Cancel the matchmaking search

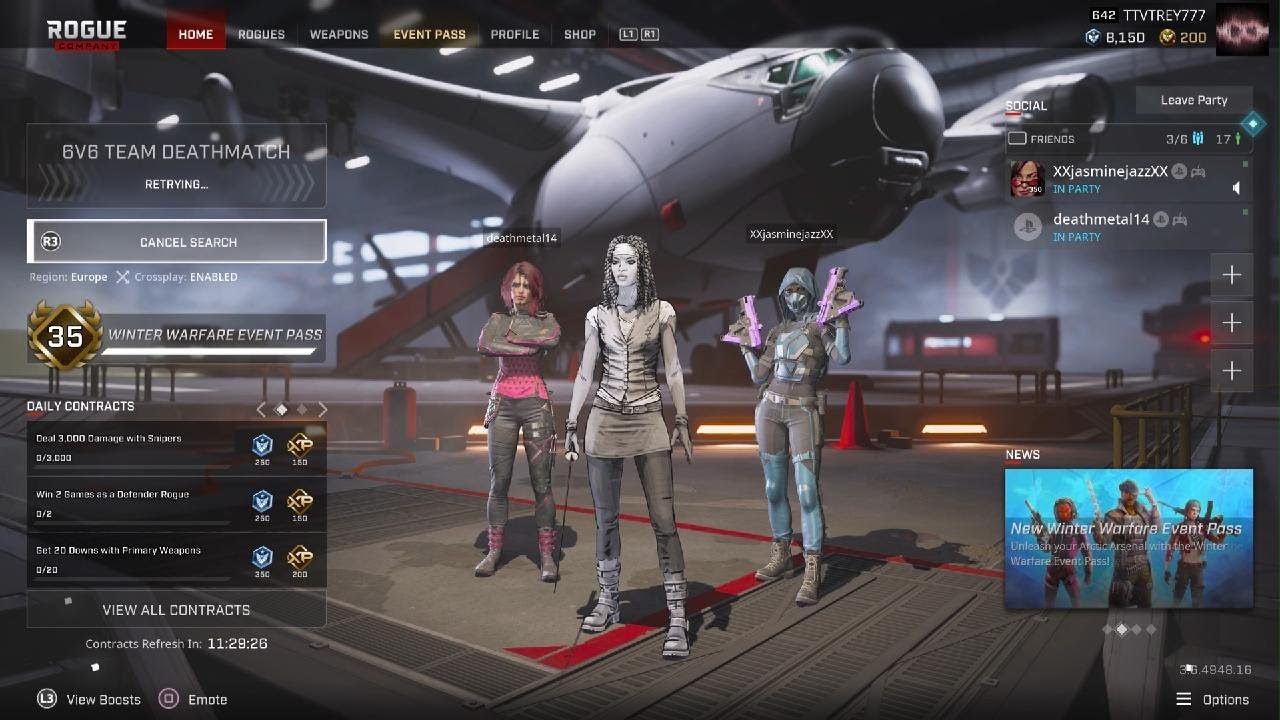pyautogui.click(x=177, y=242)
